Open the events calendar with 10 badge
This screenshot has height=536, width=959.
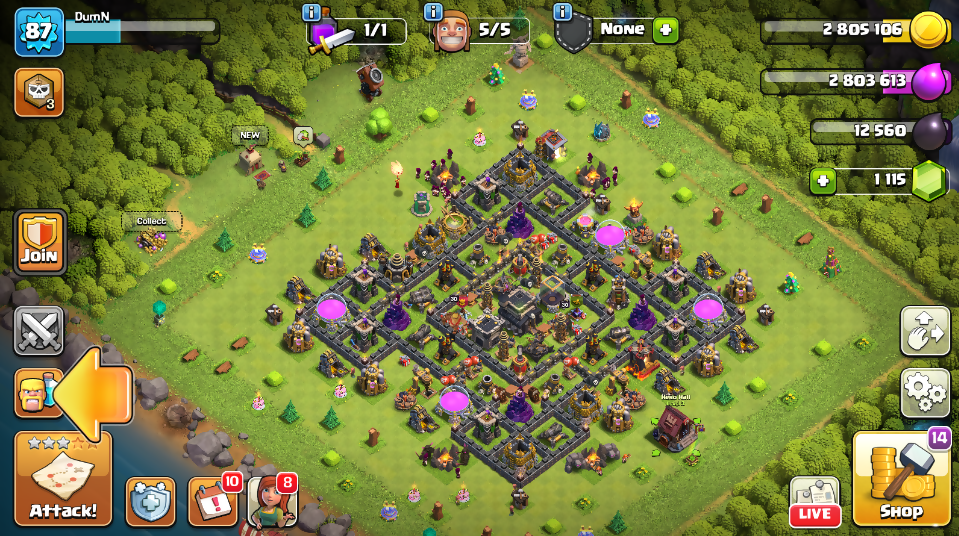tap(212, 502)
